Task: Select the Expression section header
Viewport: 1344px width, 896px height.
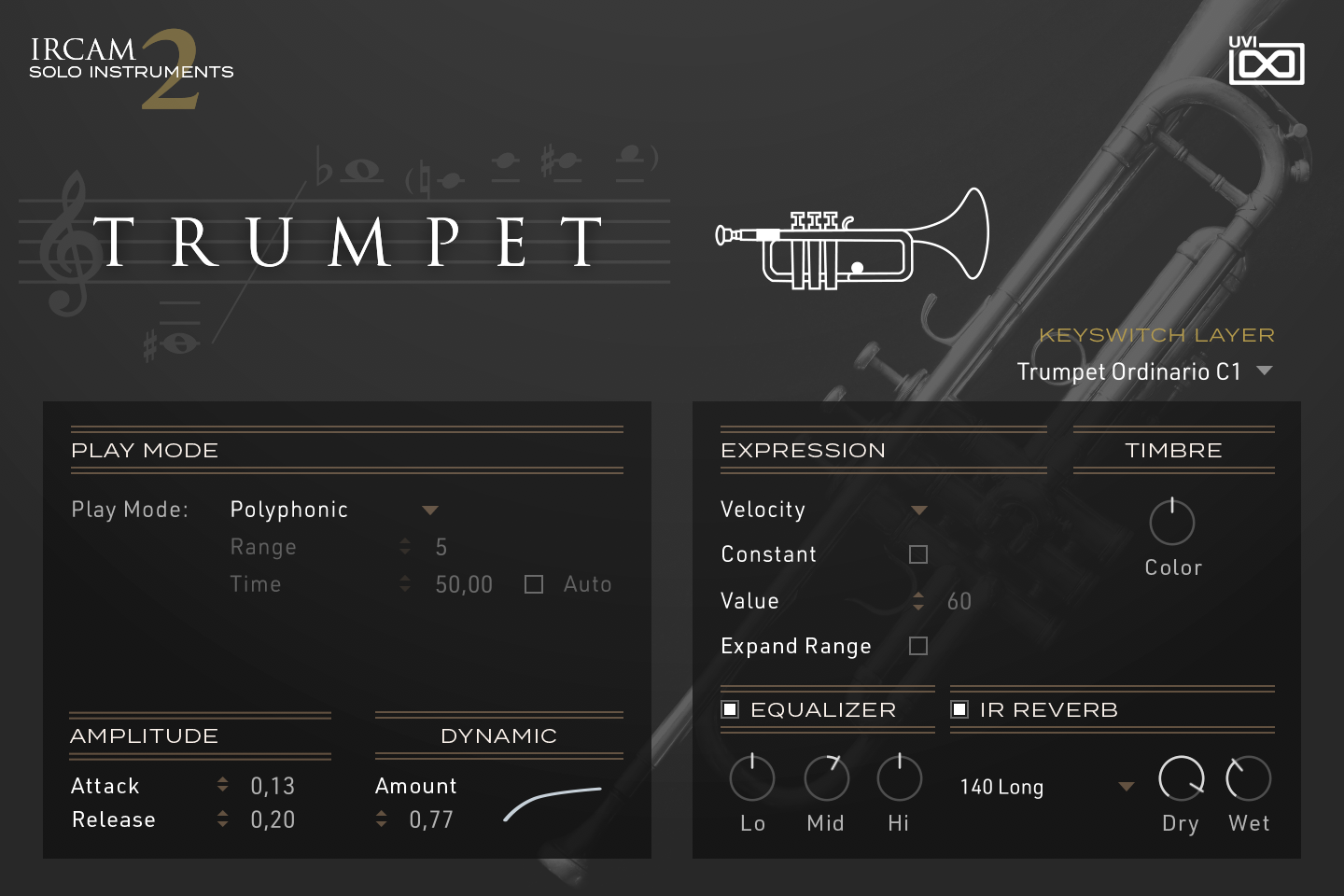Action: pos(803,451)
